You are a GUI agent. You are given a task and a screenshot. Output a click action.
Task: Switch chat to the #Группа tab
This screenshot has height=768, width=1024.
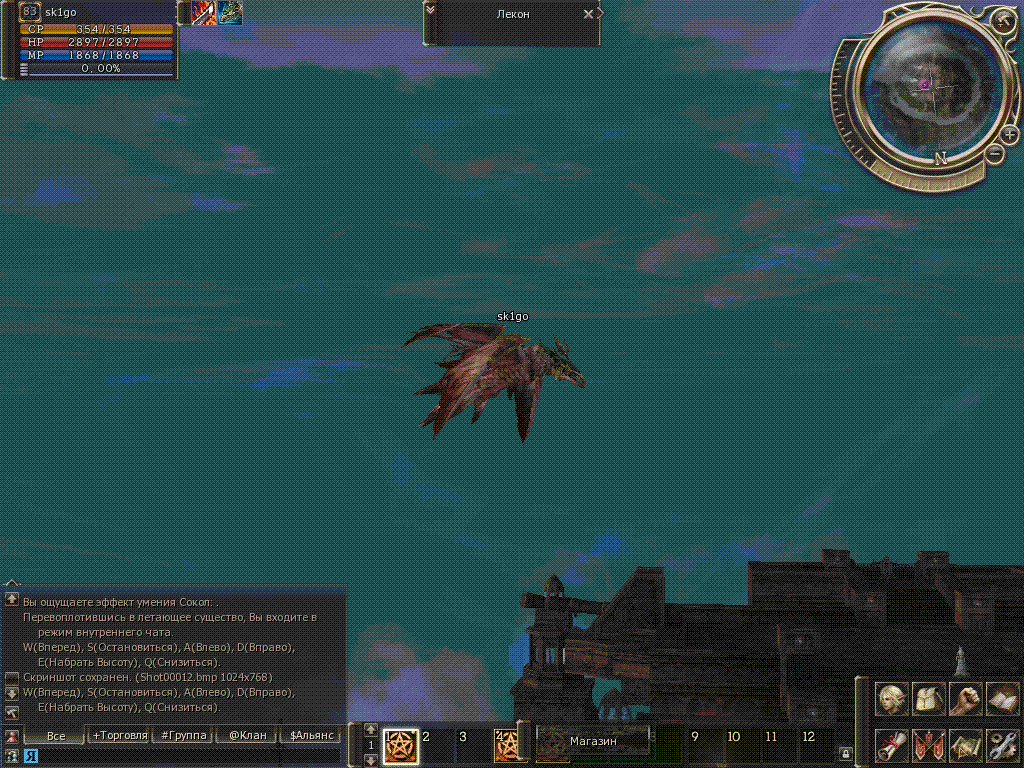(x=184, y=735)
